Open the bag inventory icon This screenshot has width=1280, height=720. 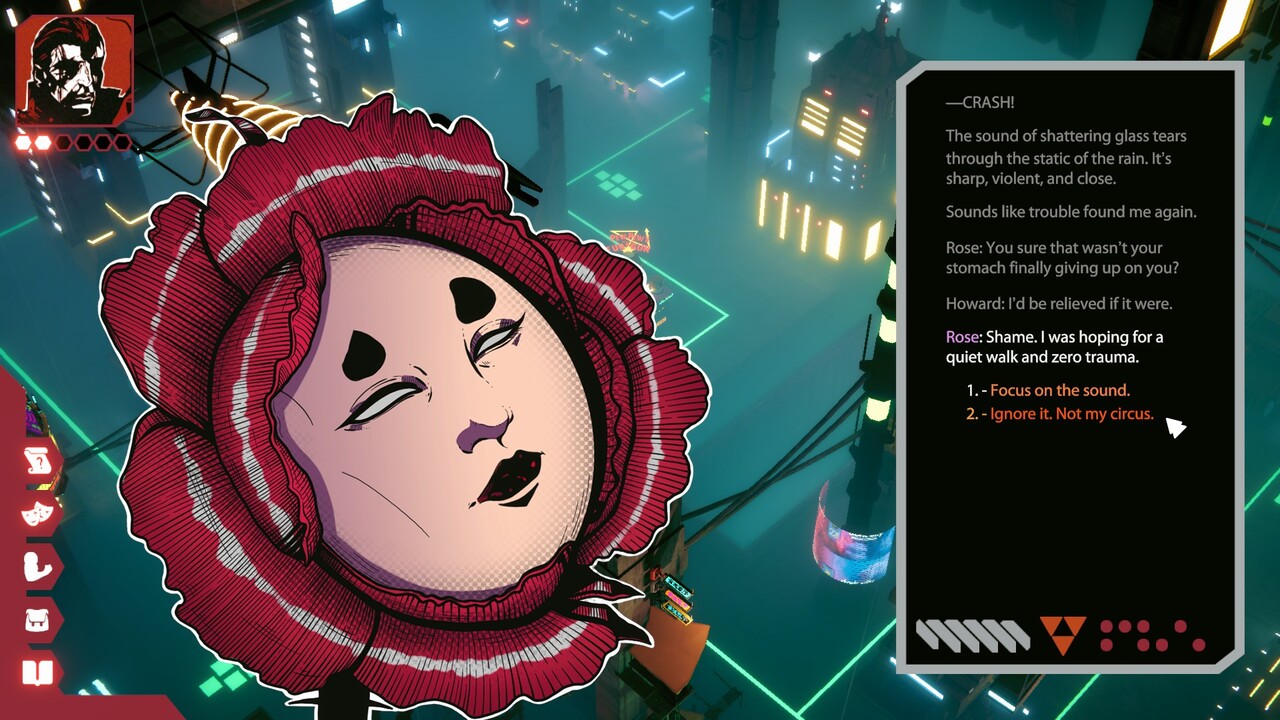[x=38, y=620]
